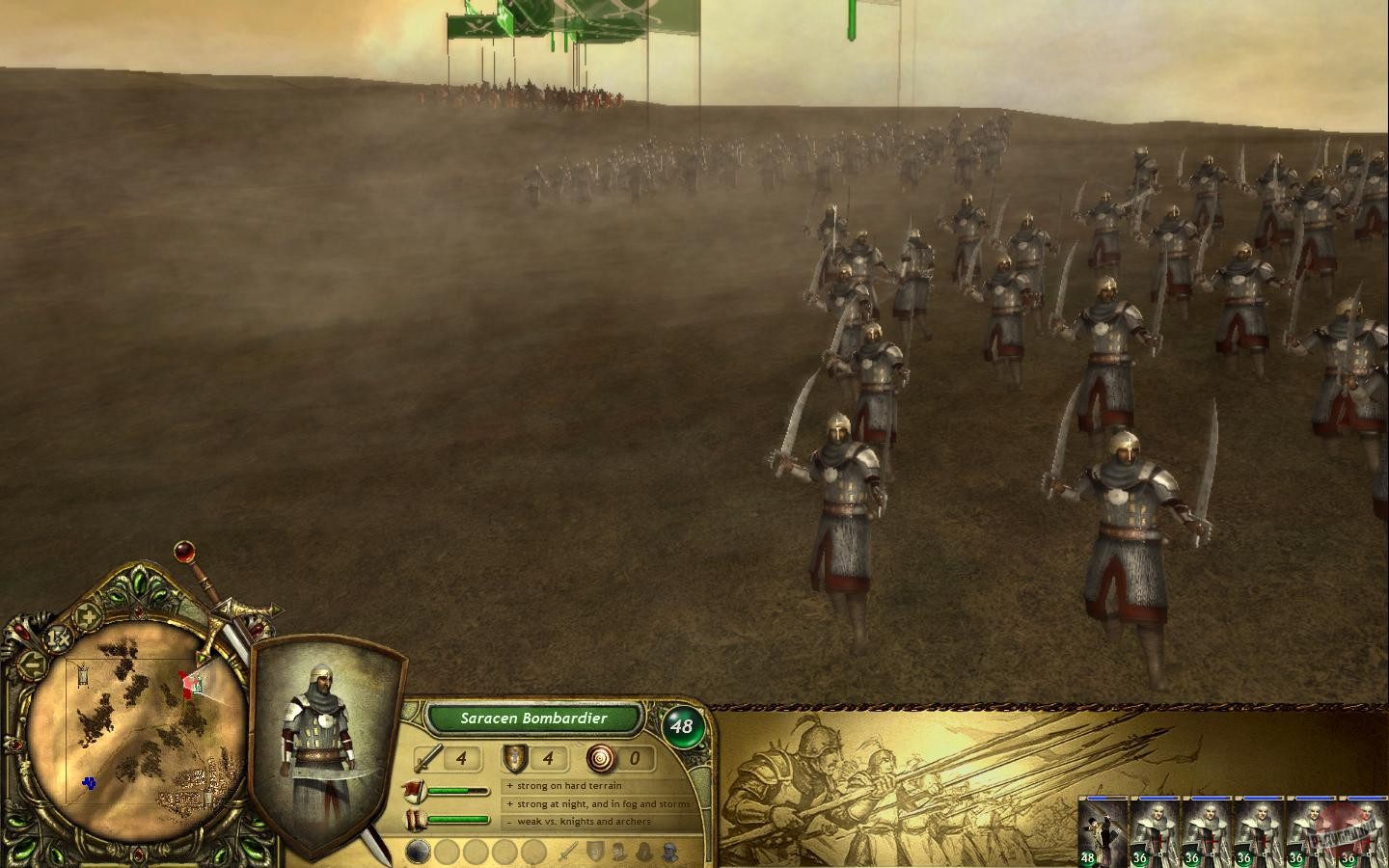Click the green orb showing soldier count 48
Viewport: 1389px width, 868px height.
point(682,726)
